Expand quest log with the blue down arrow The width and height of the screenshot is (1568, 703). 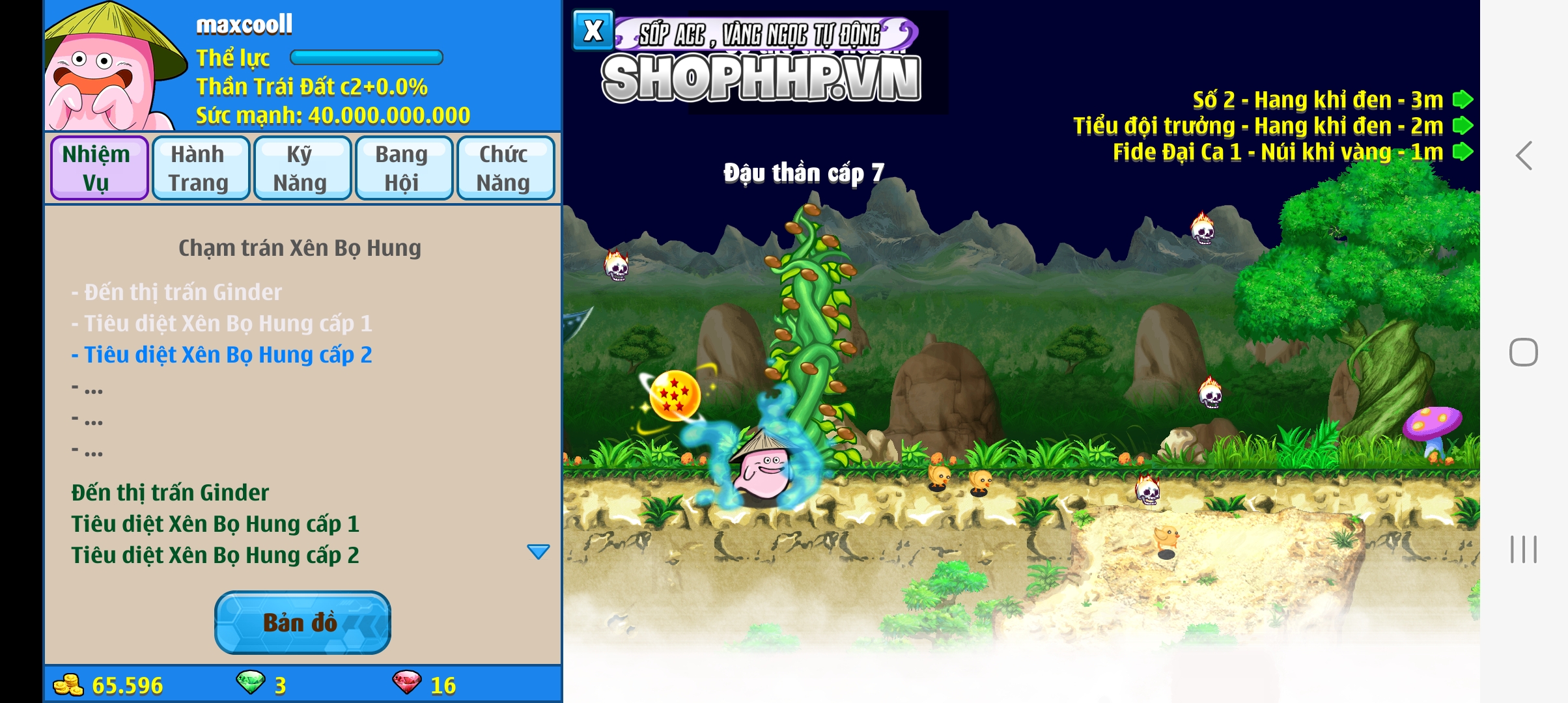(x=538, y=552)
